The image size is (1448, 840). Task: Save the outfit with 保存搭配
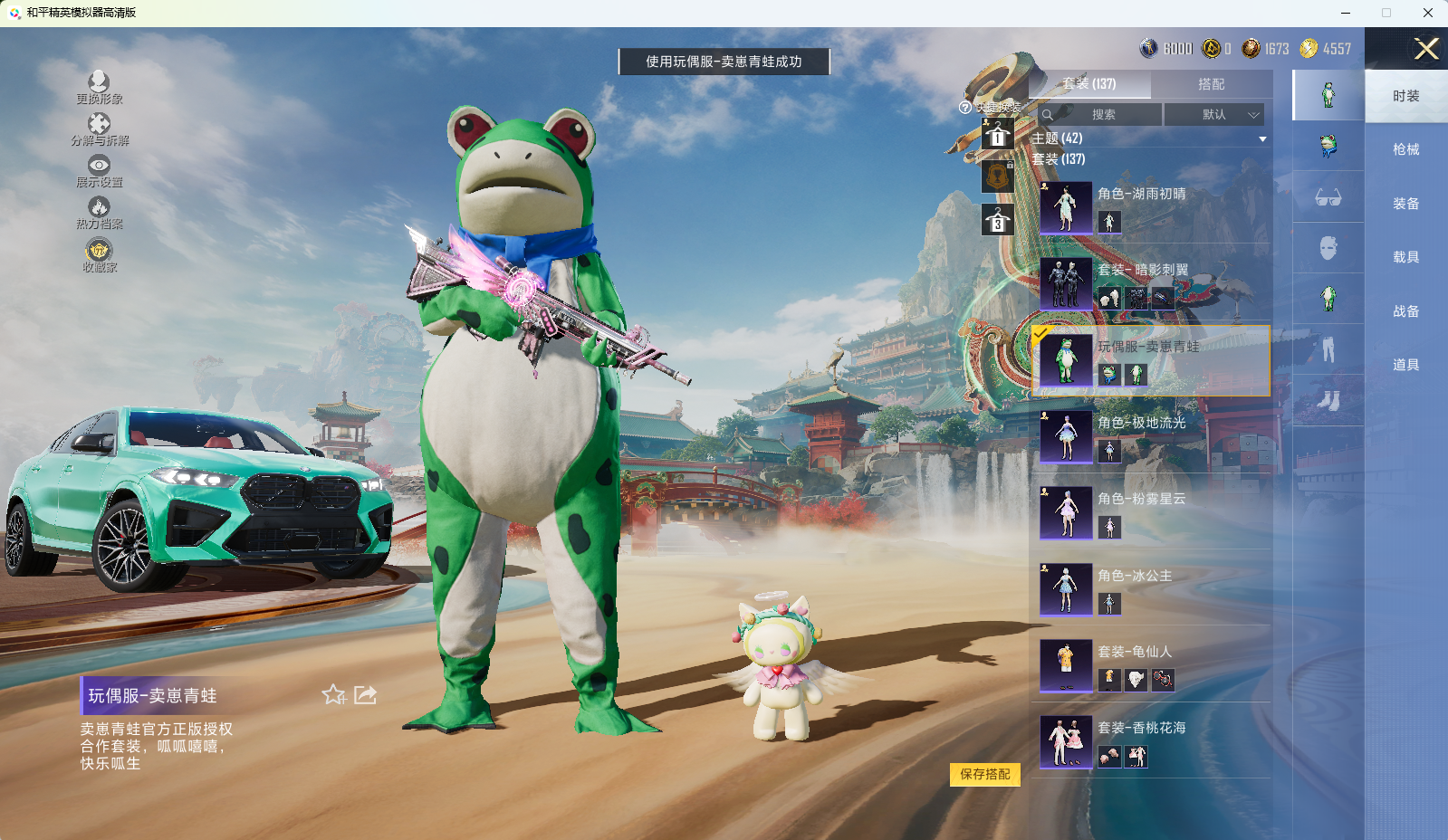(x=984, y=775)
